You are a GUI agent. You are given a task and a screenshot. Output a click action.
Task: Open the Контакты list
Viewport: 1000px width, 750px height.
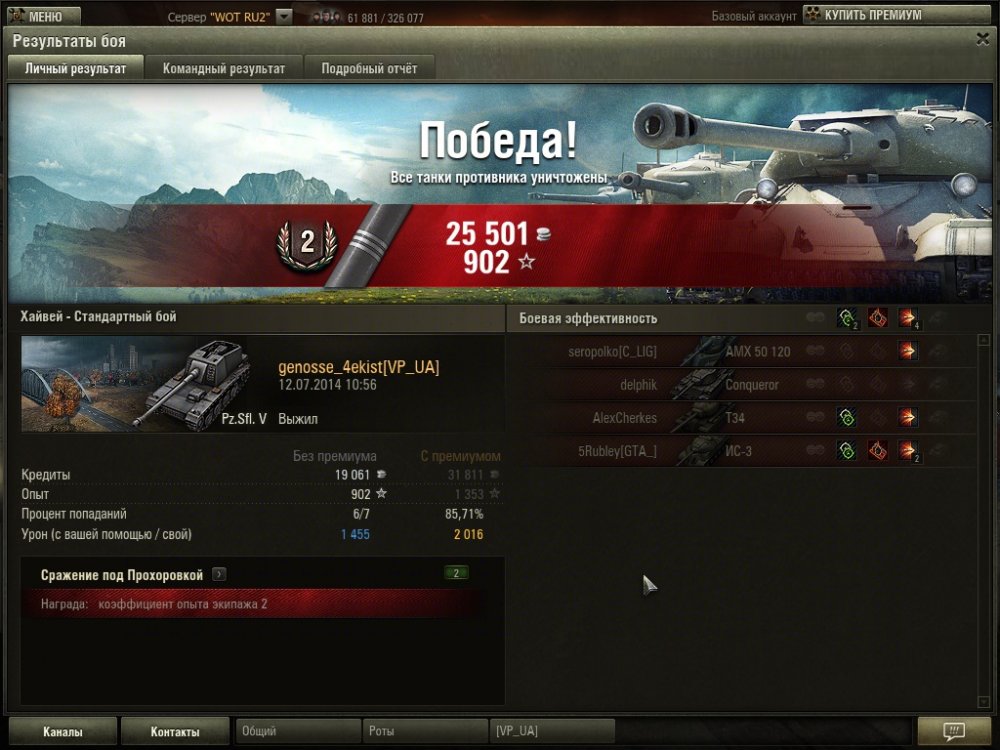click(x=175, y=731)
